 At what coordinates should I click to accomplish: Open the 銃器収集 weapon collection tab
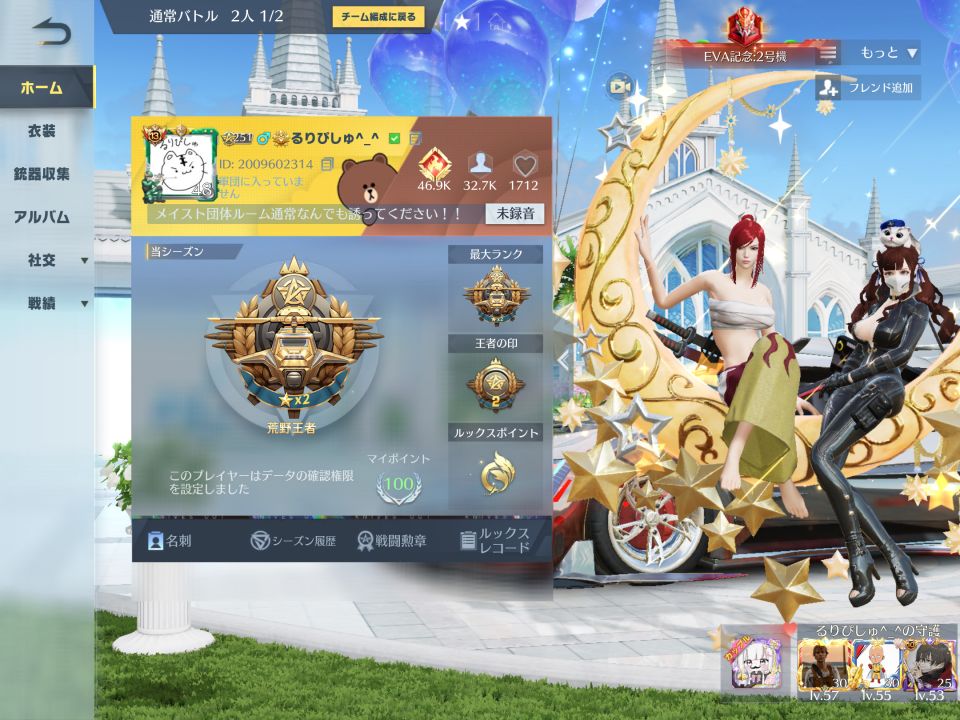click(42, 174)
